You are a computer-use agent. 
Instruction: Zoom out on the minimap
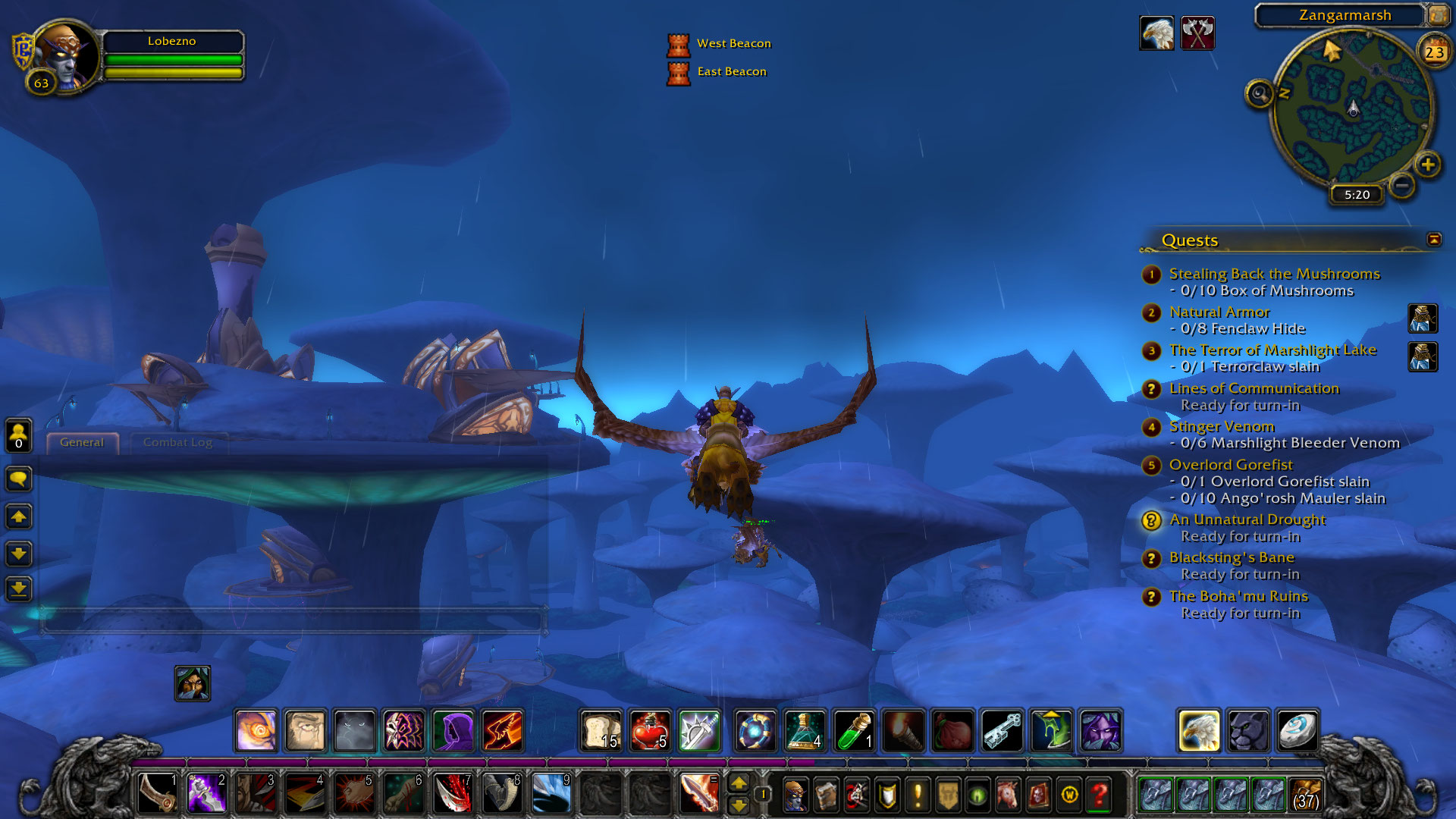(1402, 185)
